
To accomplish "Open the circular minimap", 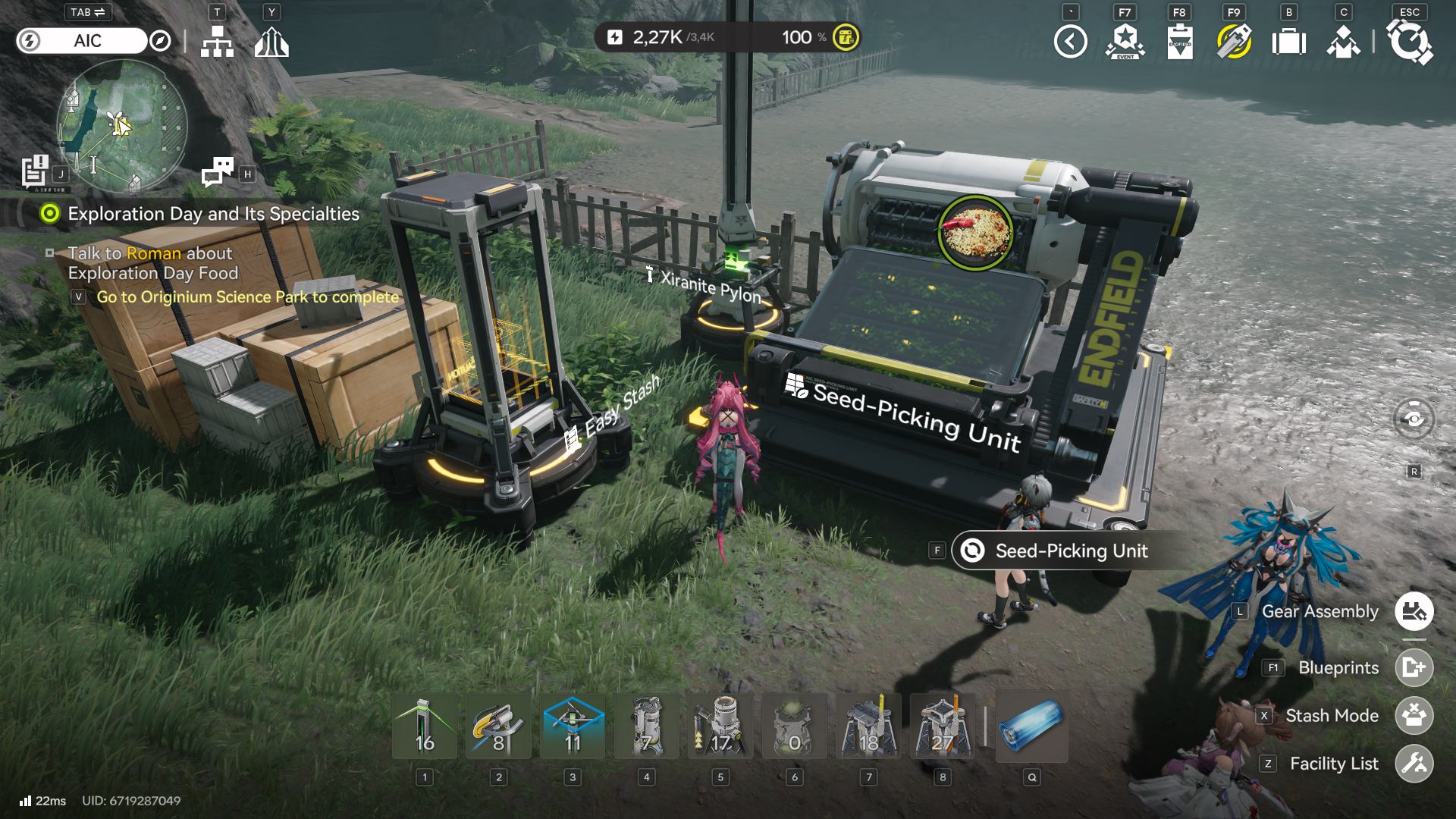I will point(121,125).
